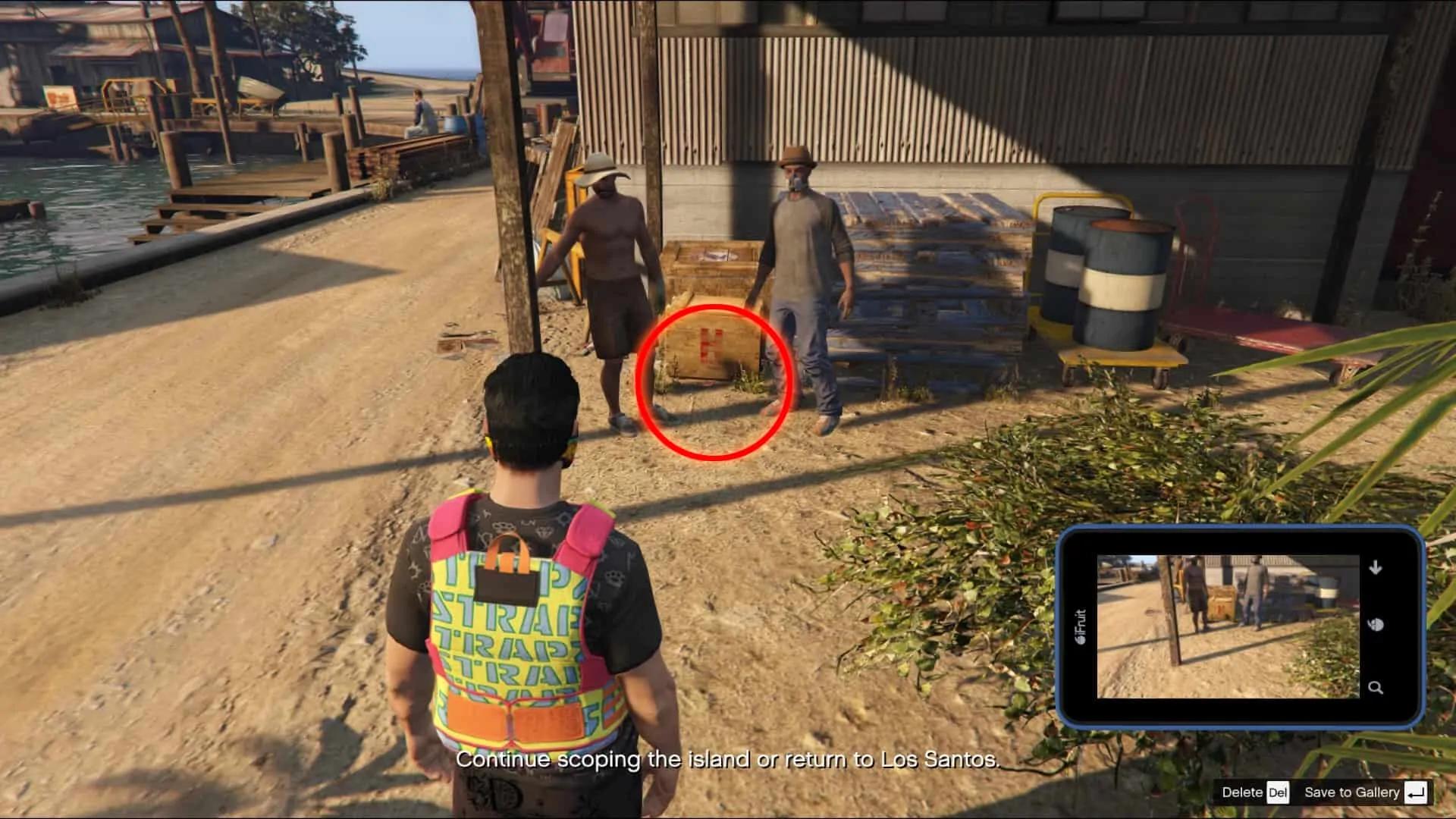Tap the magnifying glass icon on the phone
Viewport: 1456px width, 819px height.
coord(1376,688)
